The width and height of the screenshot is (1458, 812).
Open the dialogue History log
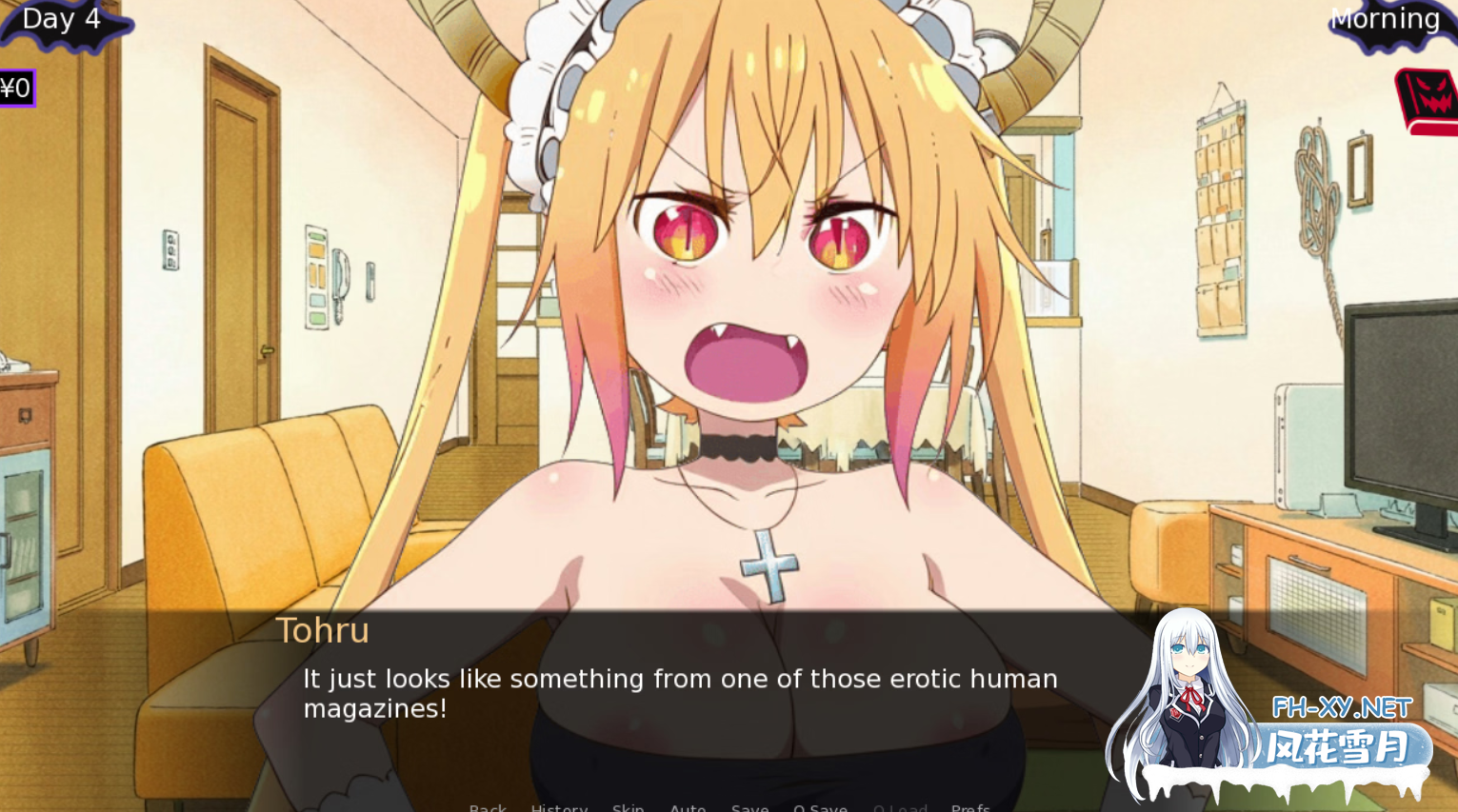coord(559,807)
